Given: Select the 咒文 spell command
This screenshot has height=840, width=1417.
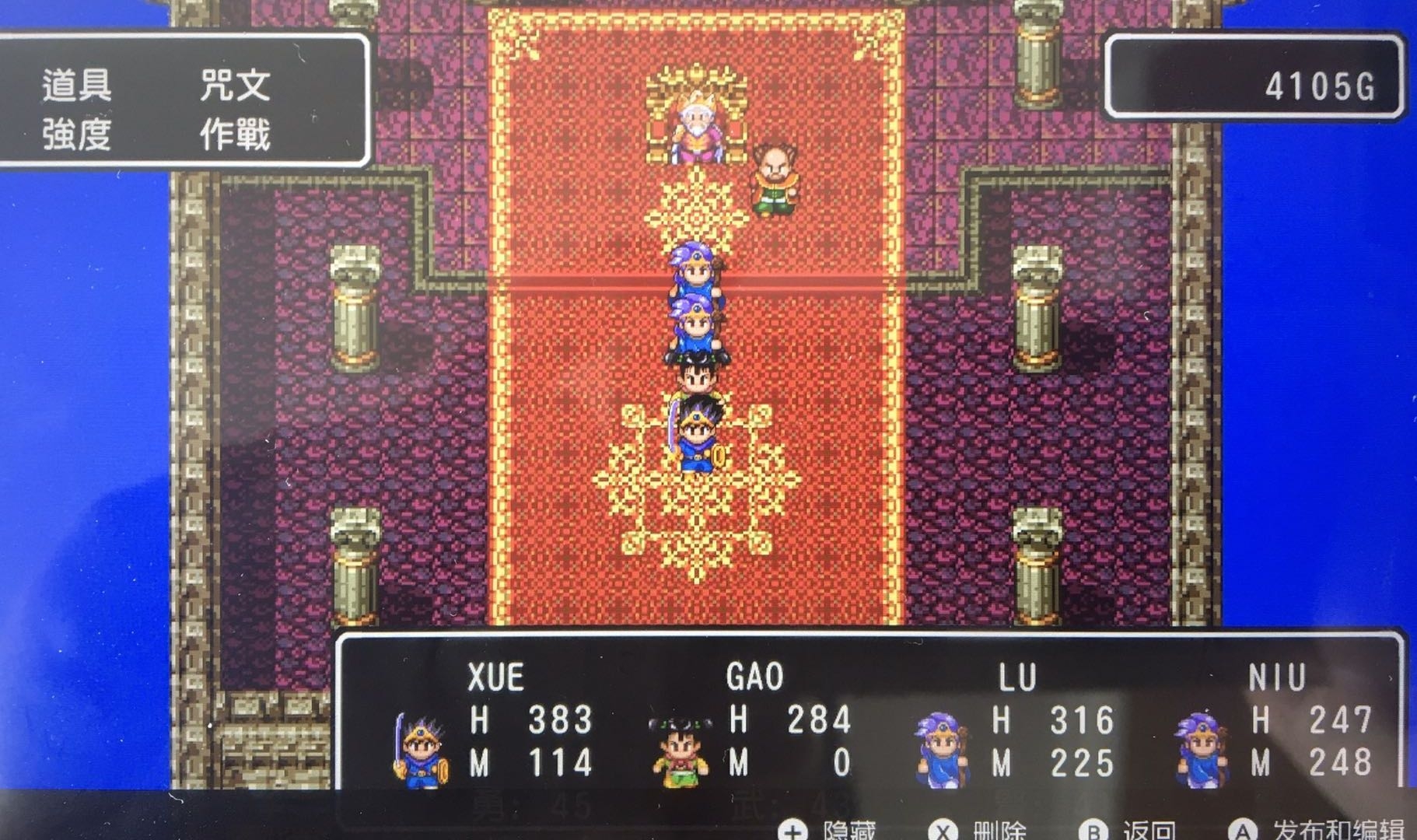Looking at the screenshot, I should 235,85.
